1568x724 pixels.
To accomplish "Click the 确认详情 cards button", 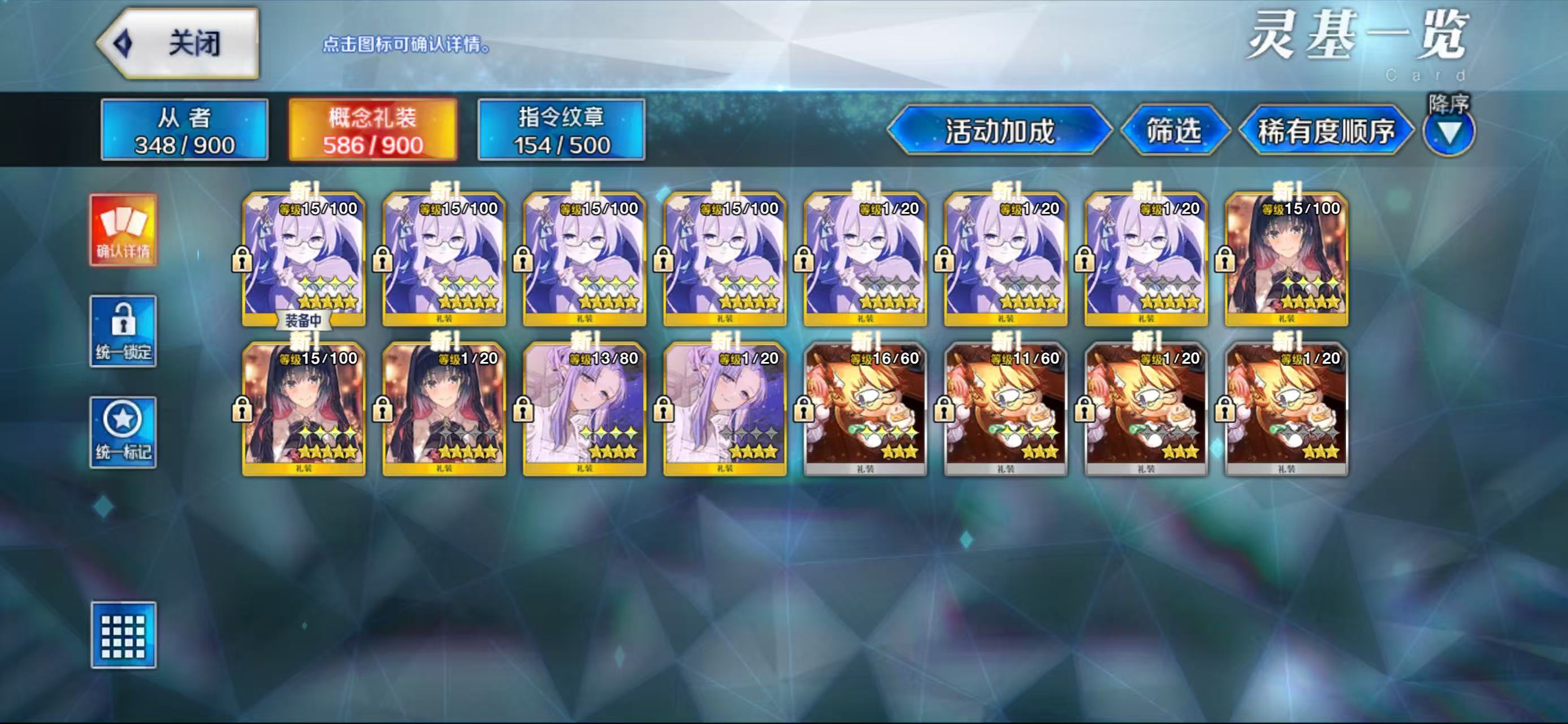I will (x=124, y=230).
